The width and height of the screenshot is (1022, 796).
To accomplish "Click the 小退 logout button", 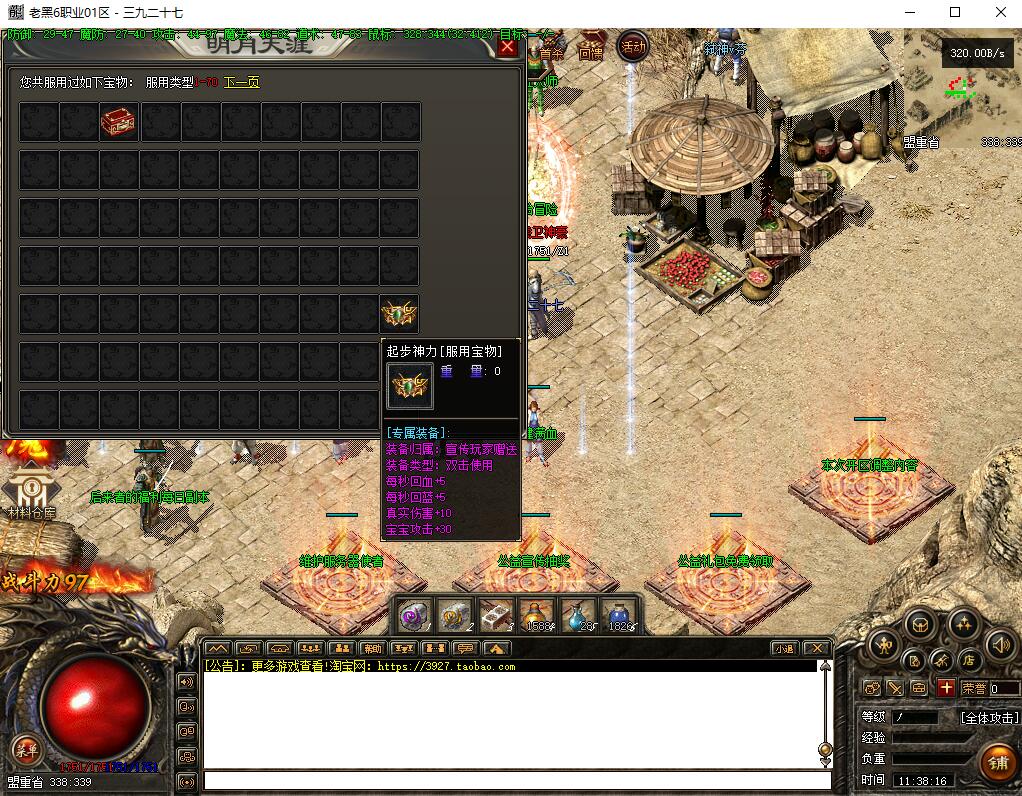I will [x=783, y=648].
